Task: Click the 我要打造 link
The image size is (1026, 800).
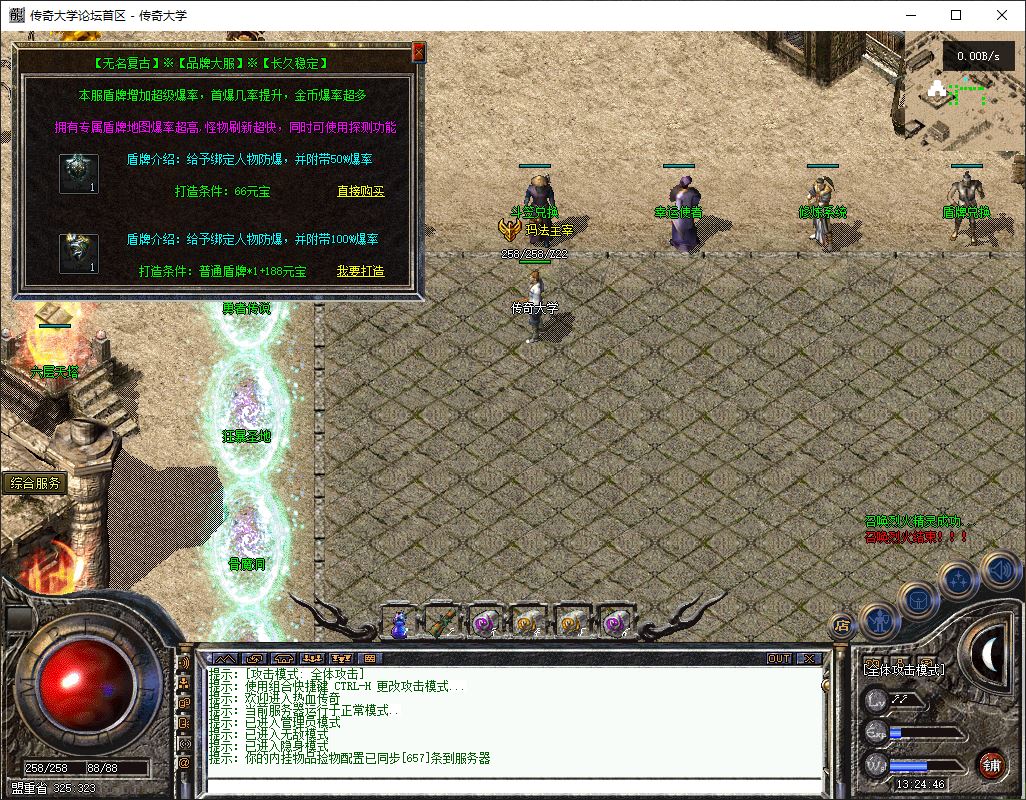Action: coord(360,271)
